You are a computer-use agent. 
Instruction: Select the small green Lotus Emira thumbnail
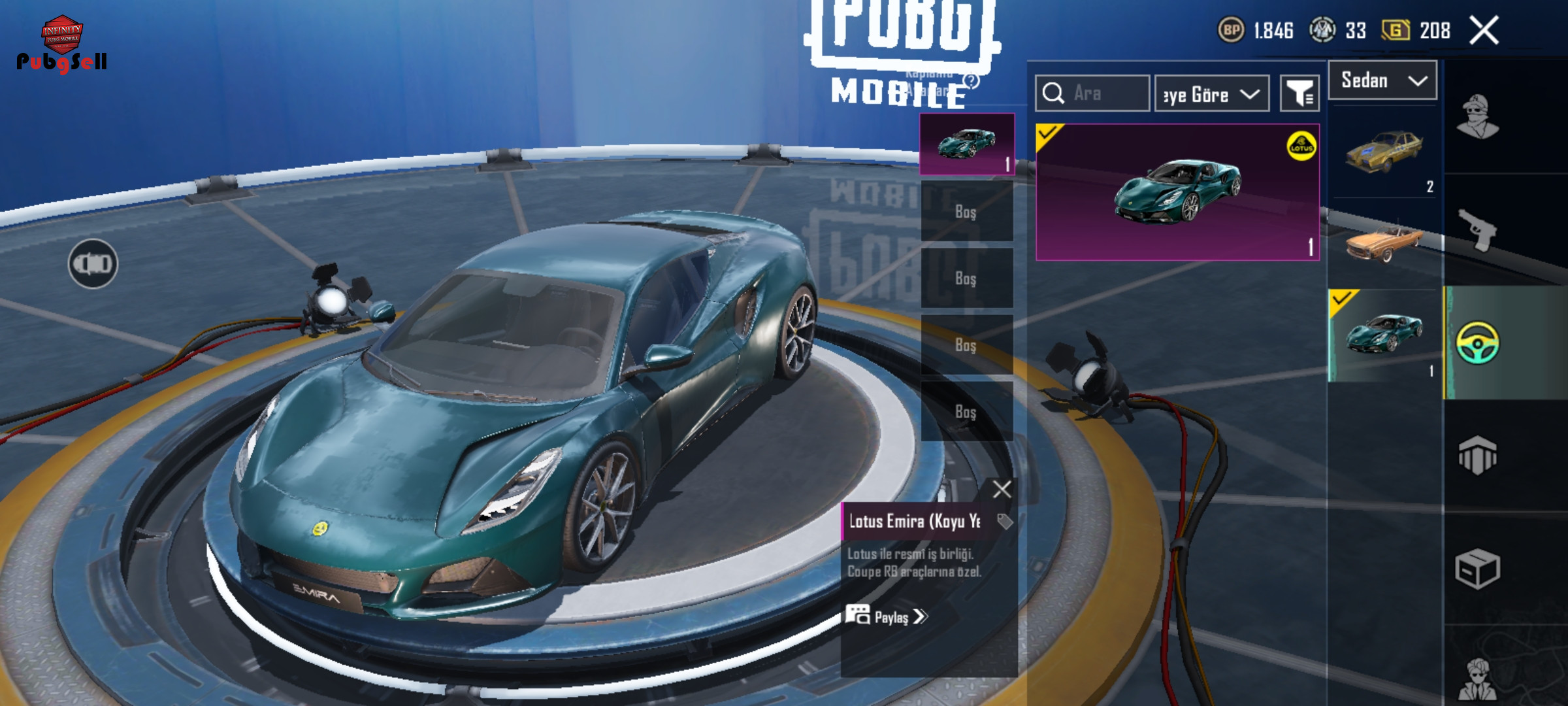pyautogui.click(x=1384, y=335)
